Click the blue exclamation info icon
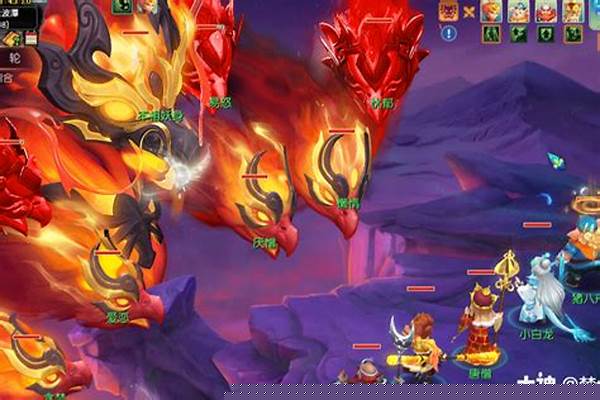Viewport: 600px width, 400px height. 450,33
